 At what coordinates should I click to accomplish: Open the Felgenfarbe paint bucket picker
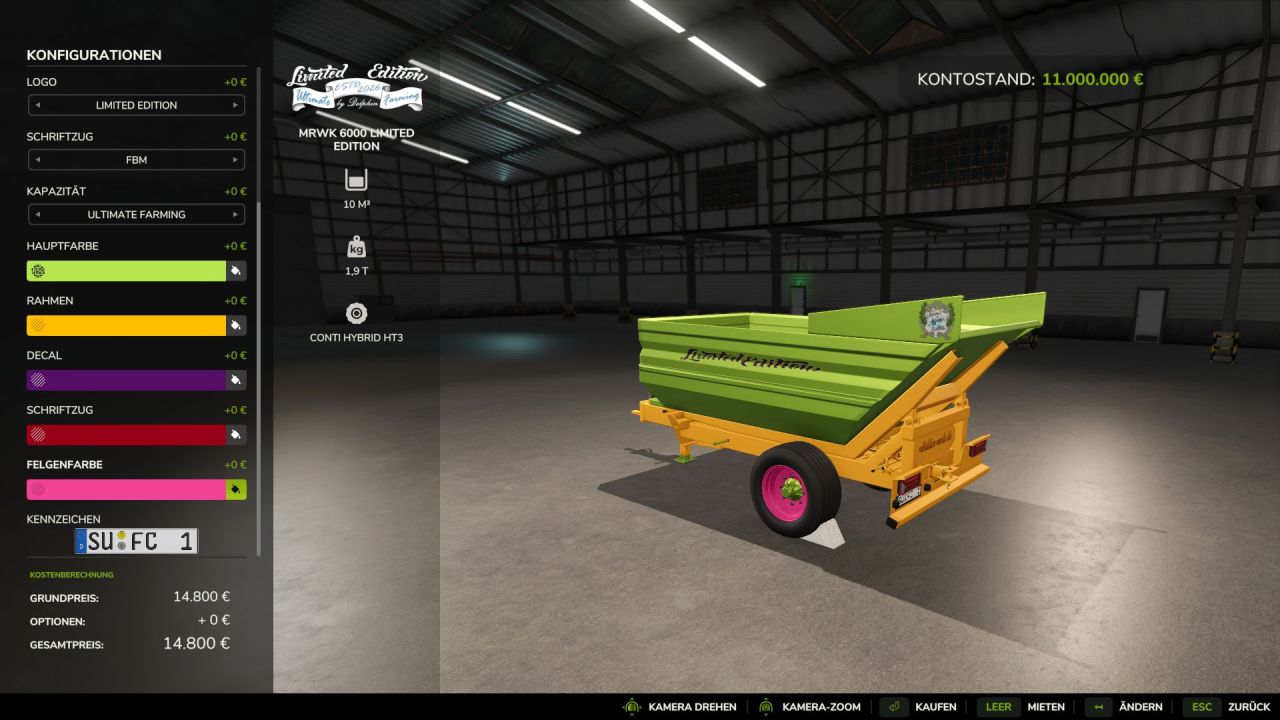(236, 489)
